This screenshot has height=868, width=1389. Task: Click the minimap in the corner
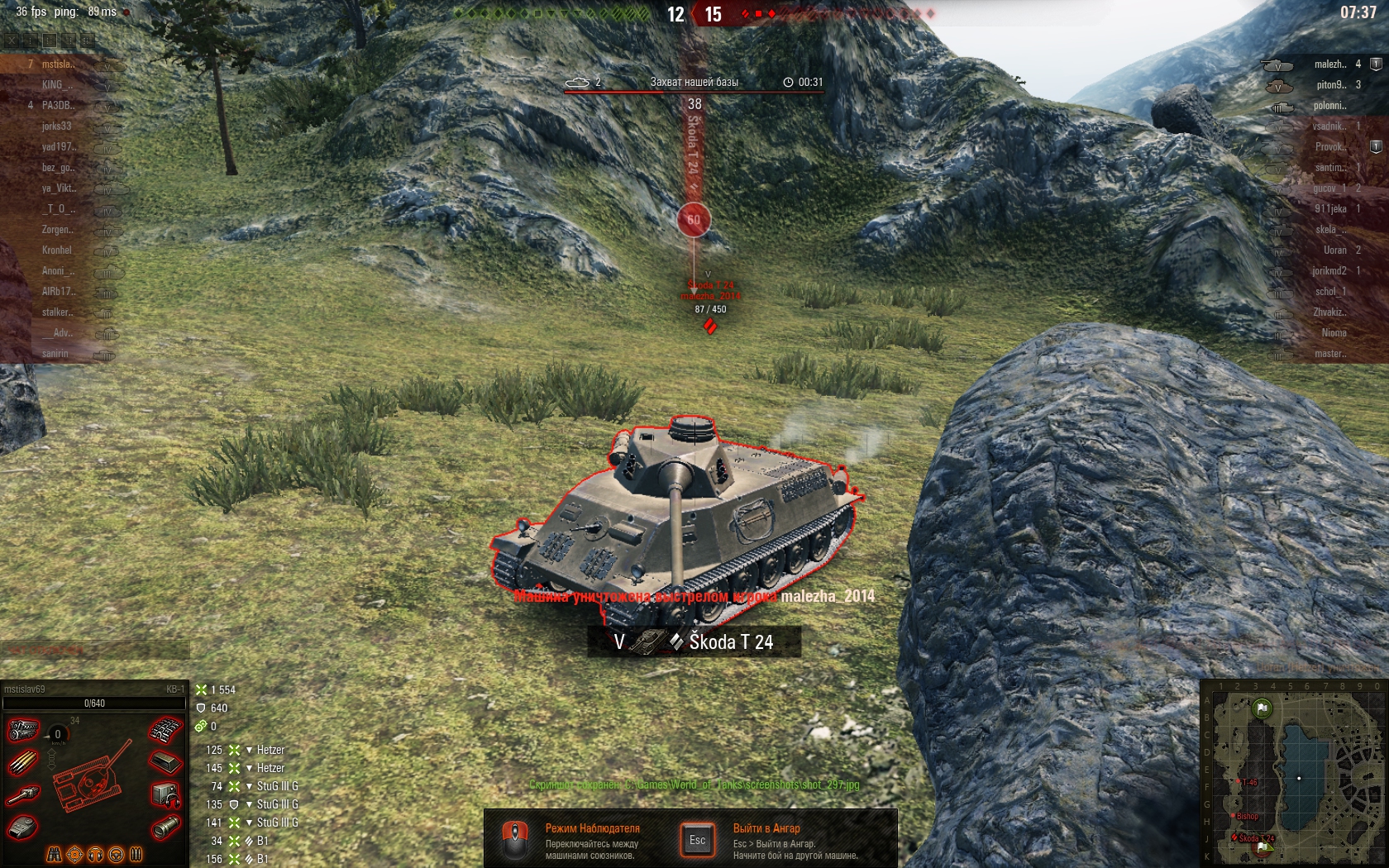tap(1292, 772)
